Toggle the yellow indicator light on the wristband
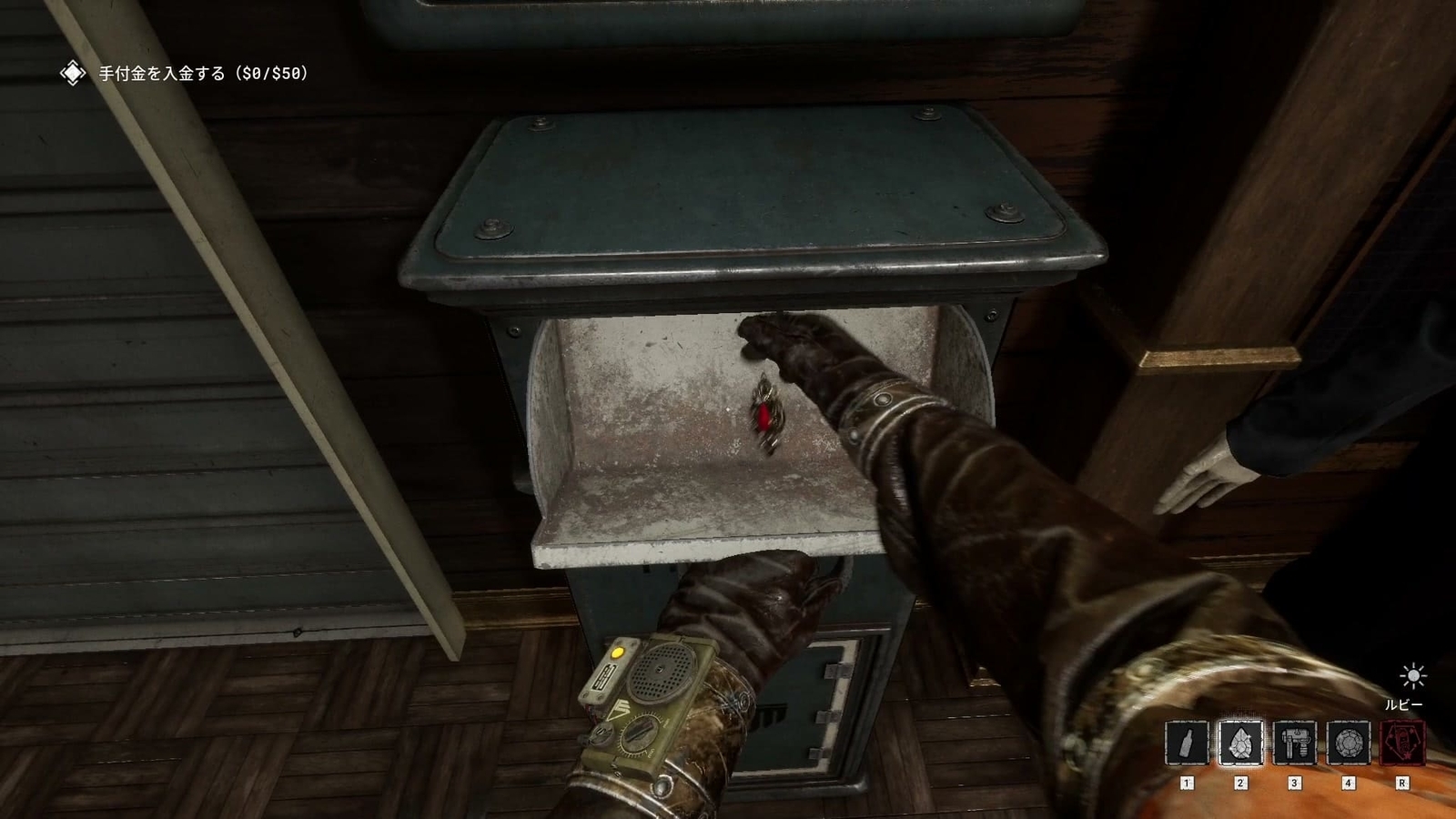Image resolution: width=1456 pixels, height=819 pixels. 617,652
